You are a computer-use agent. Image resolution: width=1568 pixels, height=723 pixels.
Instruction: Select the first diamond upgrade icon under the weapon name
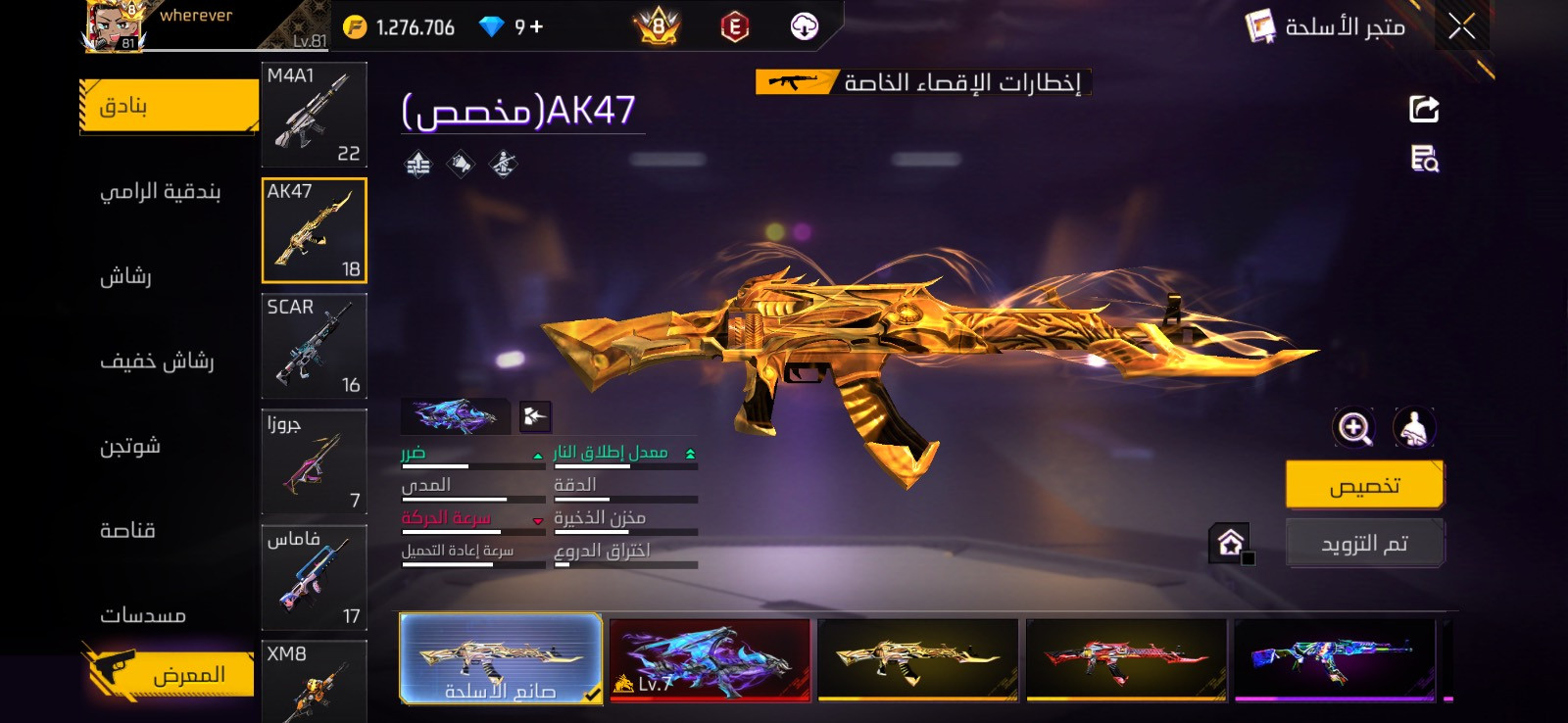click(x=418, y=163)
